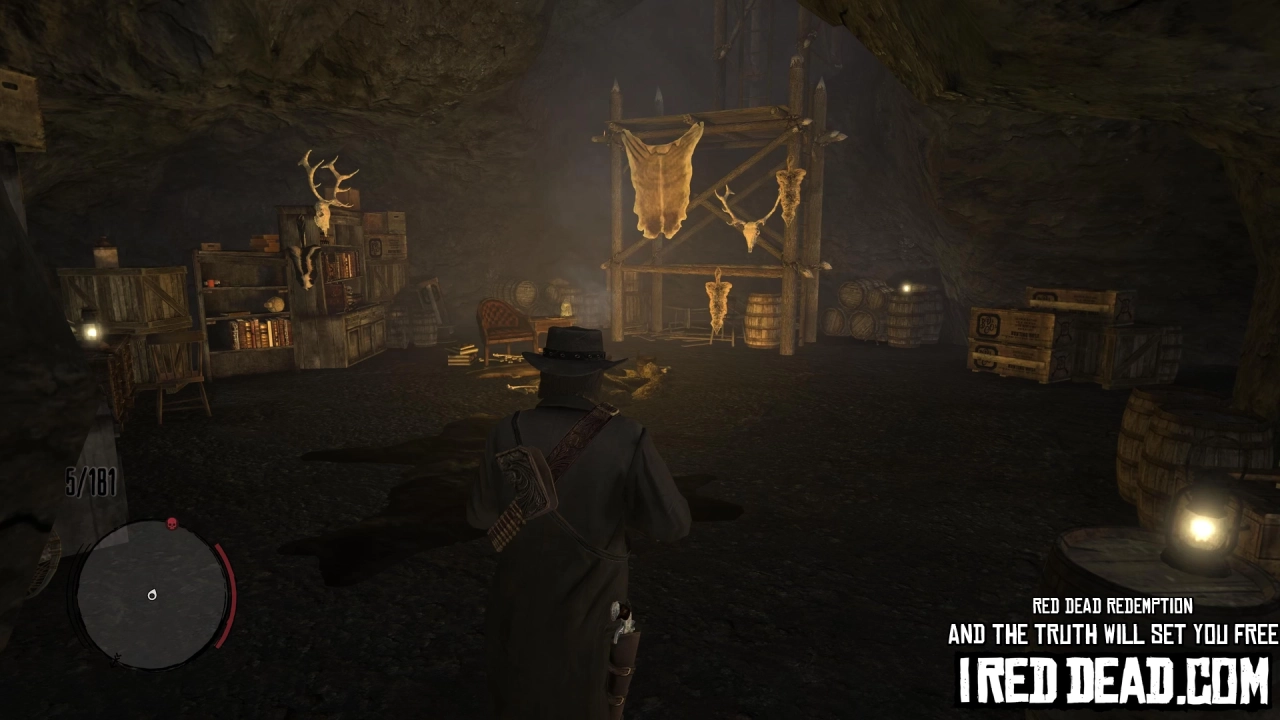The height and width of the screenshot is (720, 1280).
Task: Click the small lantern on the left crate
Action: [91, 331]
